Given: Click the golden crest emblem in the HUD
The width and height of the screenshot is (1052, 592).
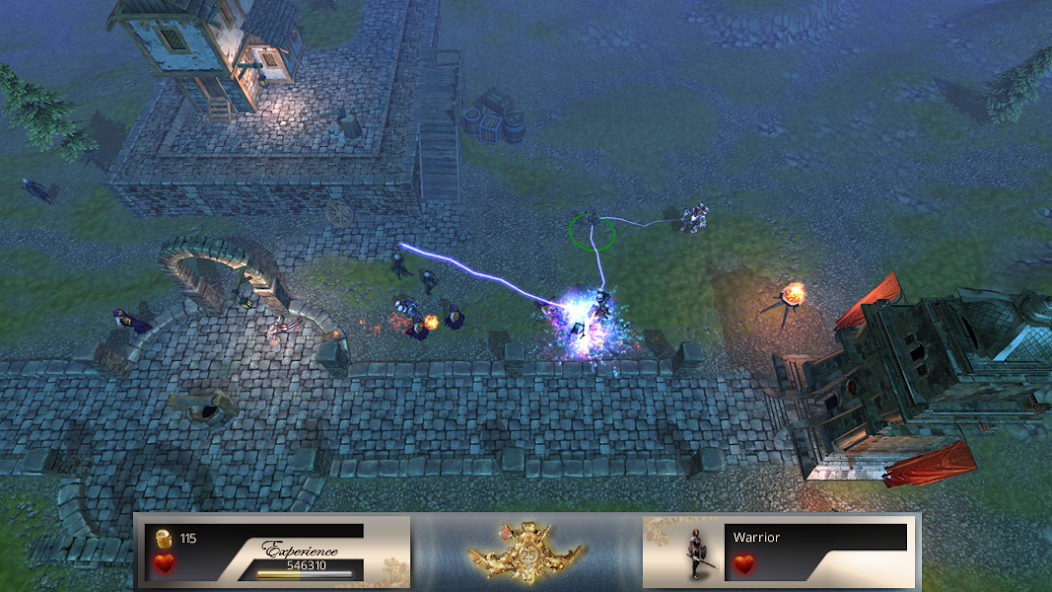Looking at the screenshot, I should tap(526, 550).
